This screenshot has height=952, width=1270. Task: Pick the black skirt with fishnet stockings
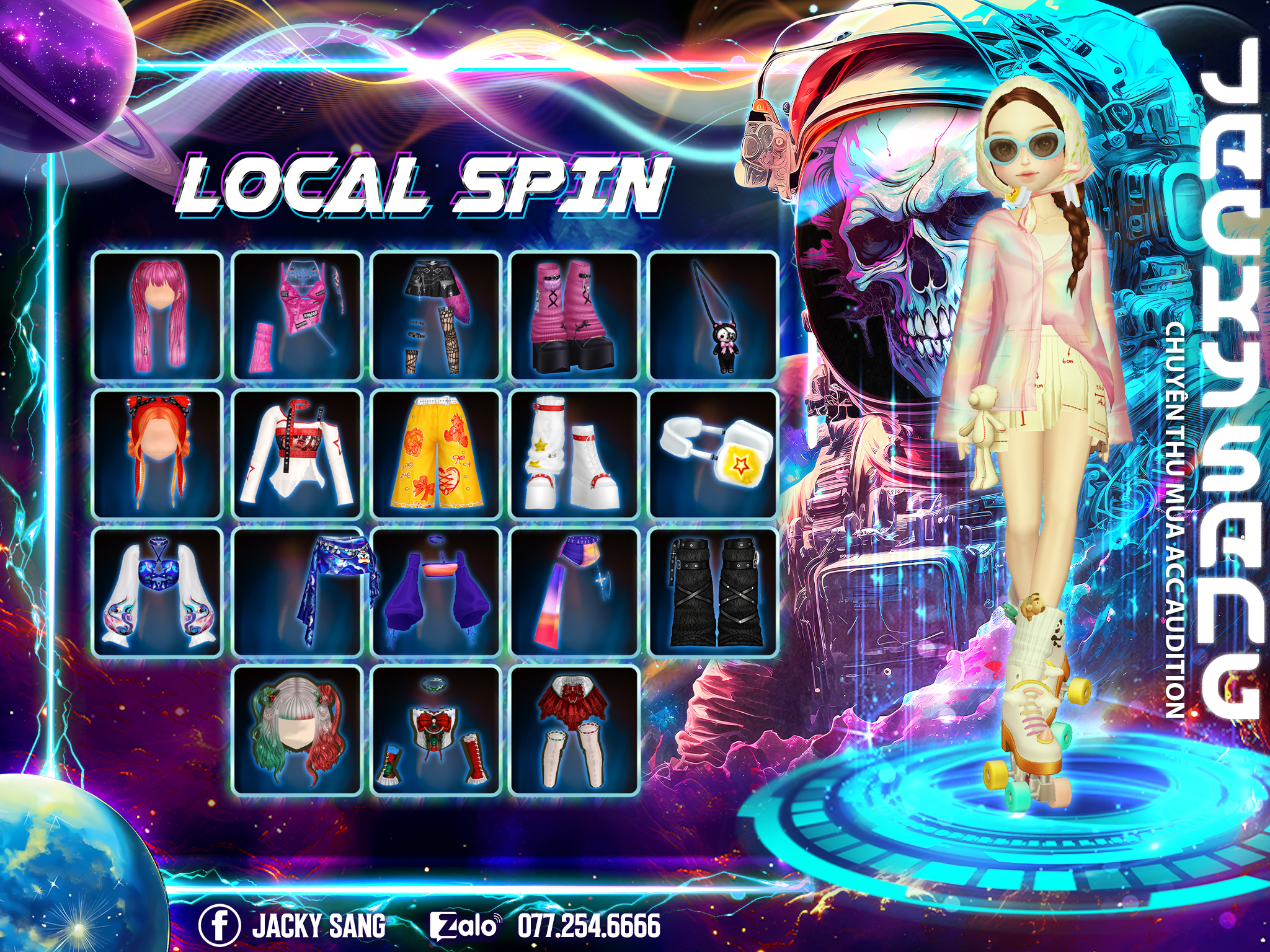pos(436,316)
